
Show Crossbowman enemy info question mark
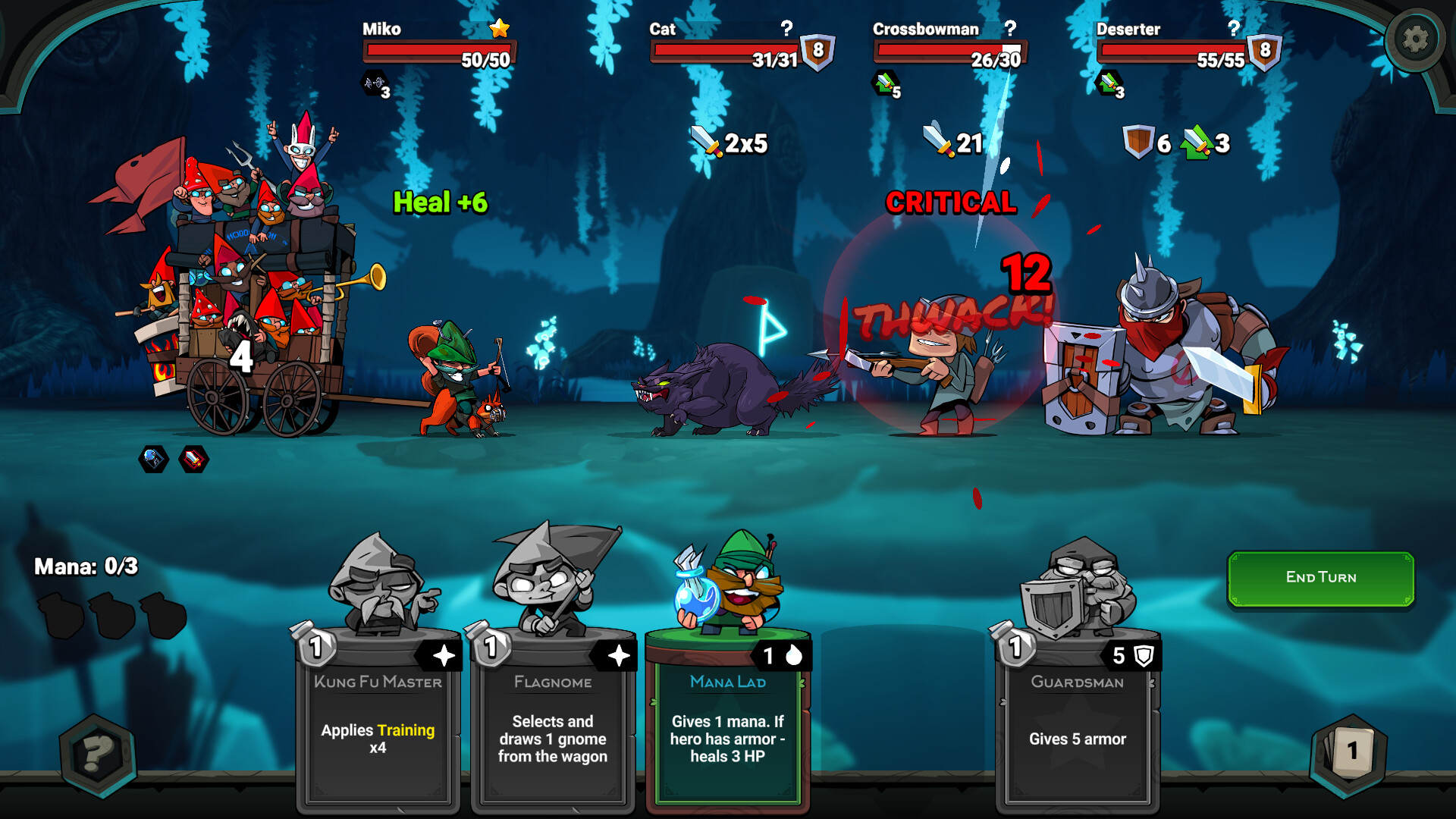coord(1010,28)
